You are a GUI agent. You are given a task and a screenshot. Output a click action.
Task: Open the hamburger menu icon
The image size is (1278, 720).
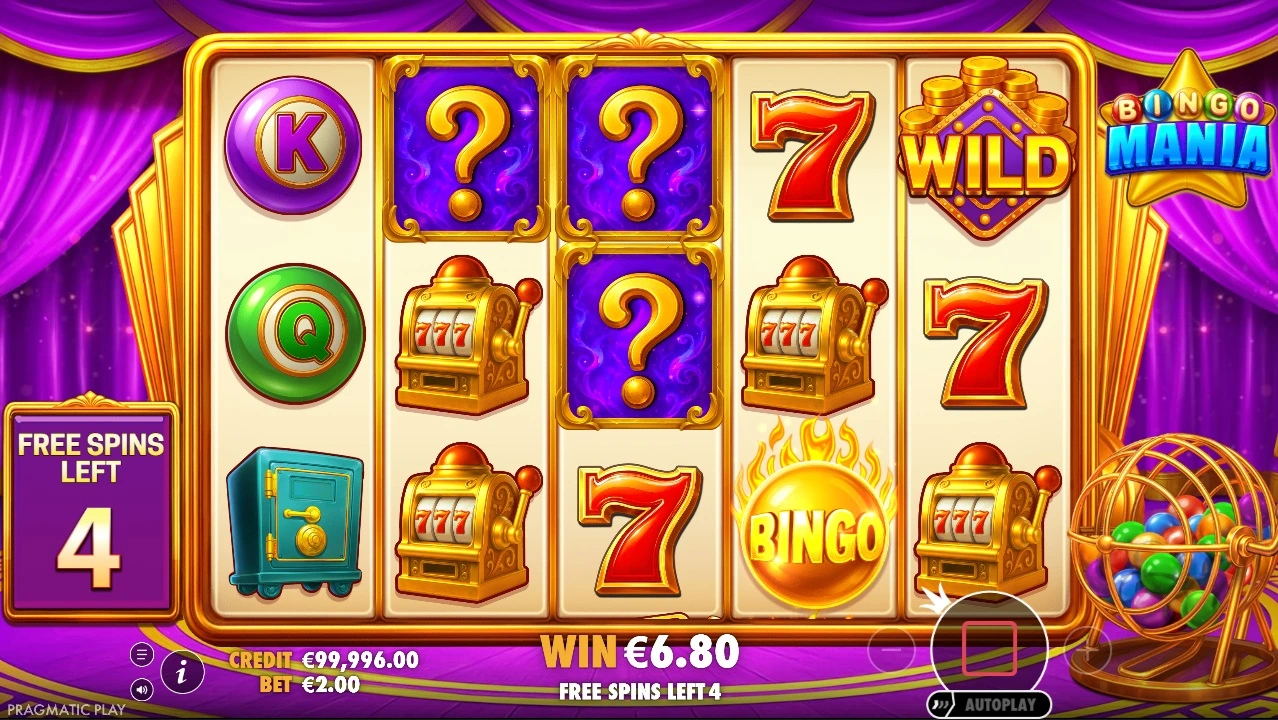(x=142, y=655)
